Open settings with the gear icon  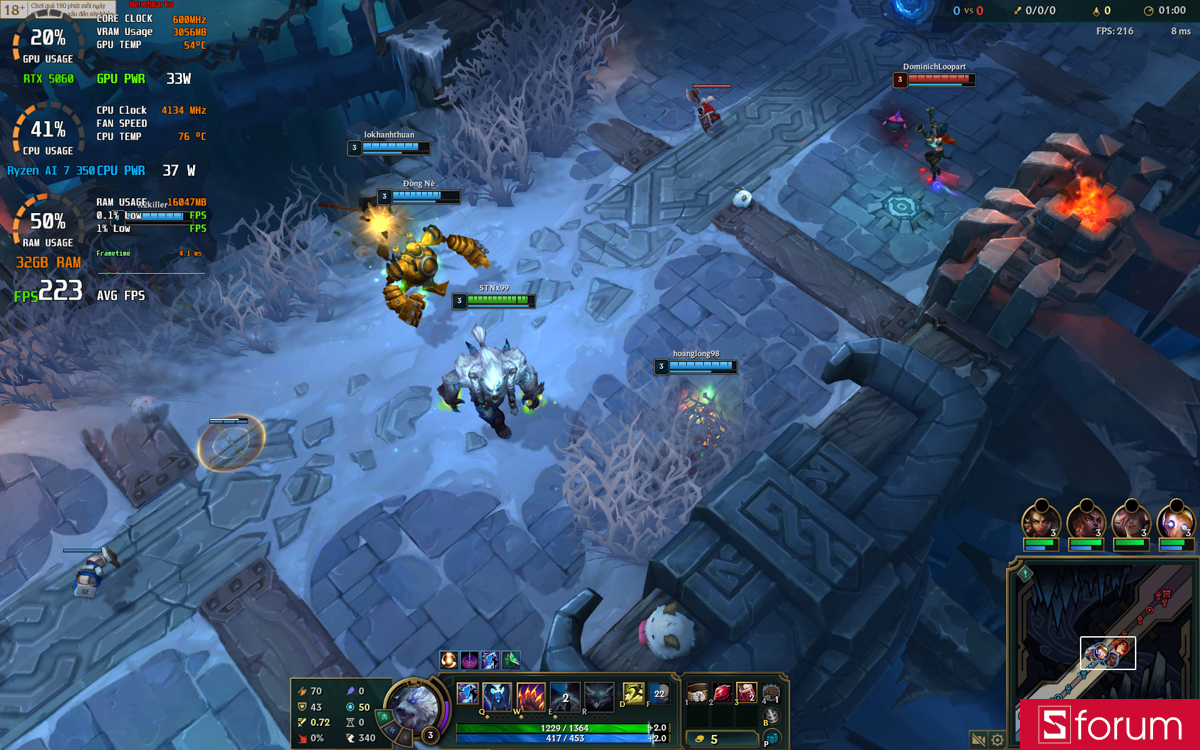(x=997, y=740)
